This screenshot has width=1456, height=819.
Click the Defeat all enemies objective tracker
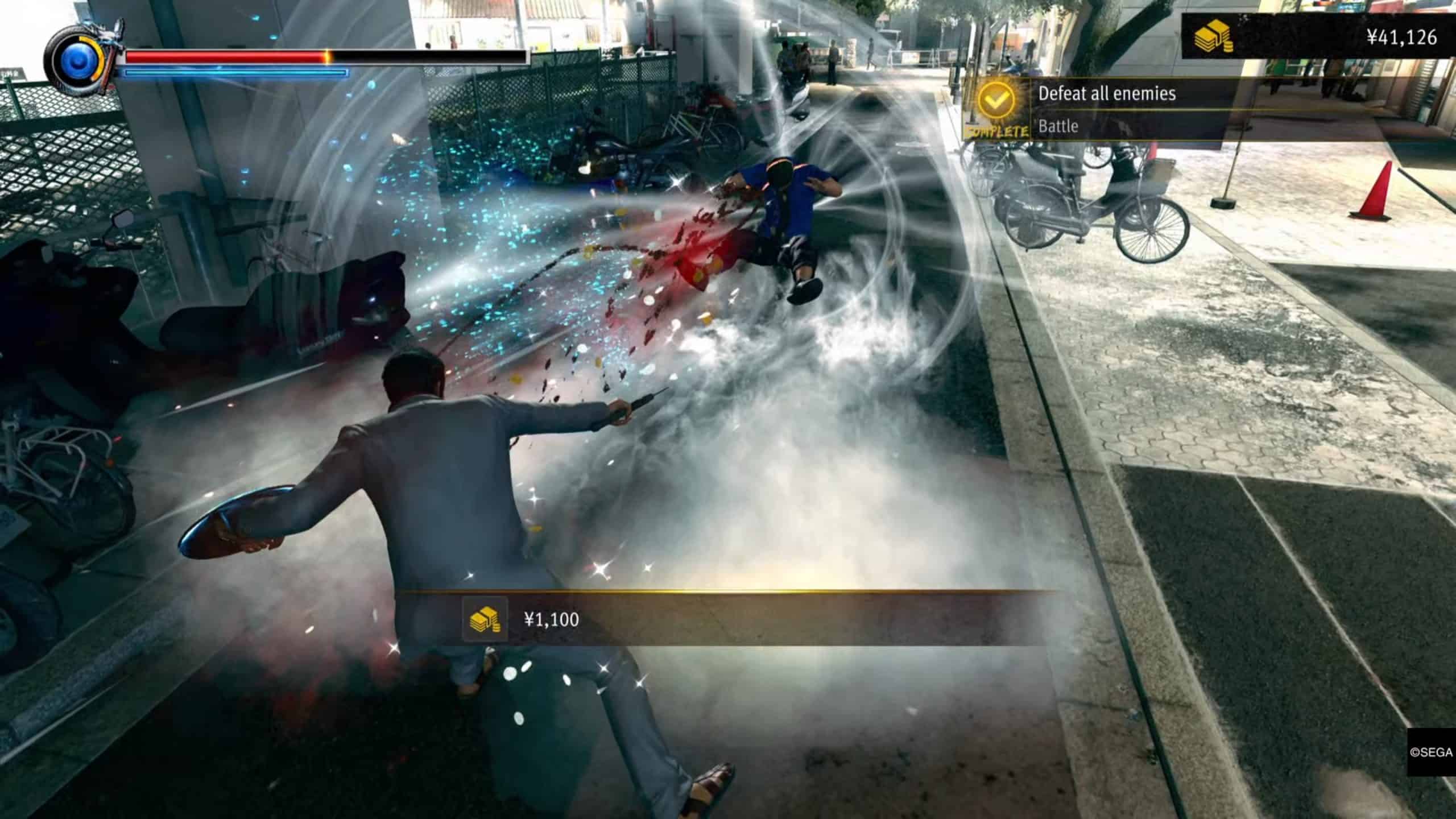[1106, 94]
